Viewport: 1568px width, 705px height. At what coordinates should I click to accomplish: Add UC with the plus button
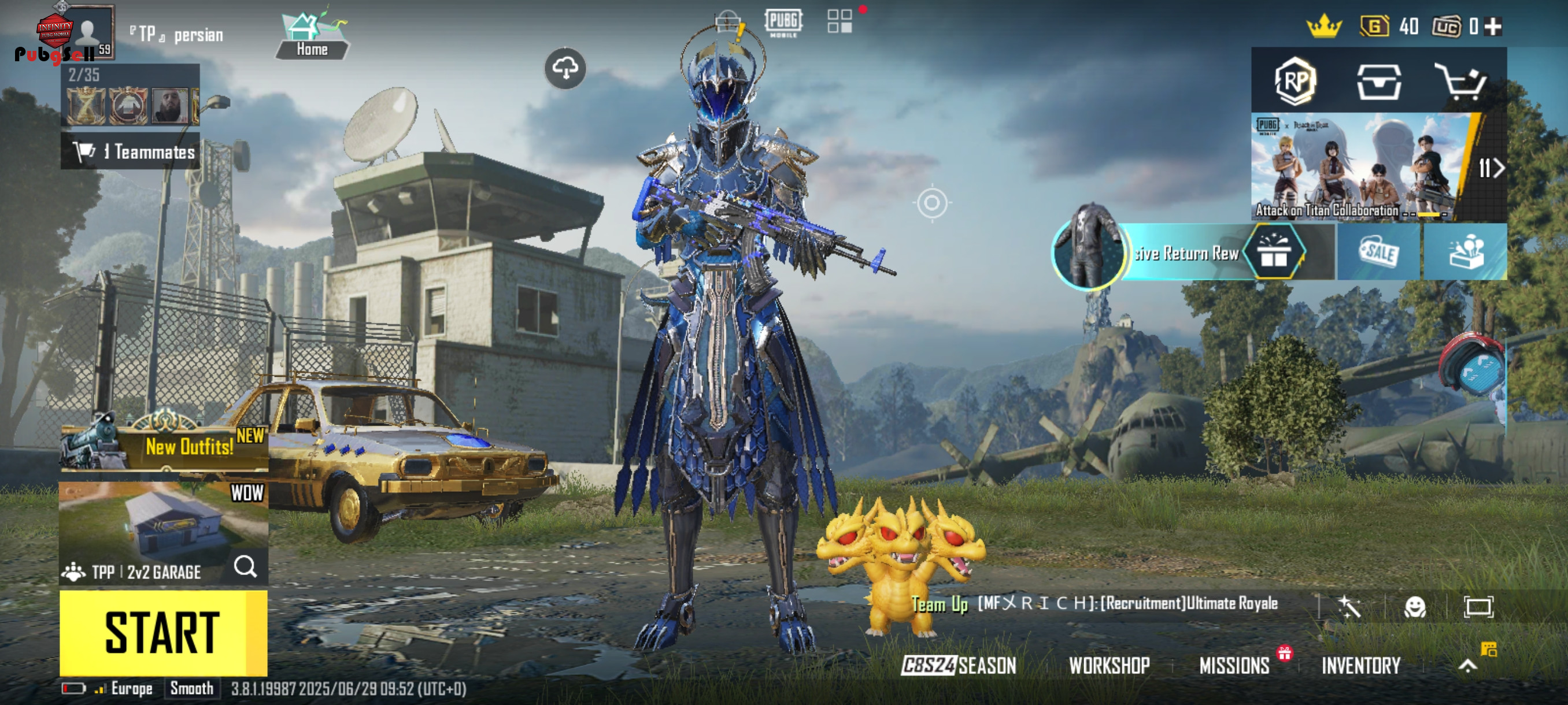pyautogui.click(x=1493, y=26)
